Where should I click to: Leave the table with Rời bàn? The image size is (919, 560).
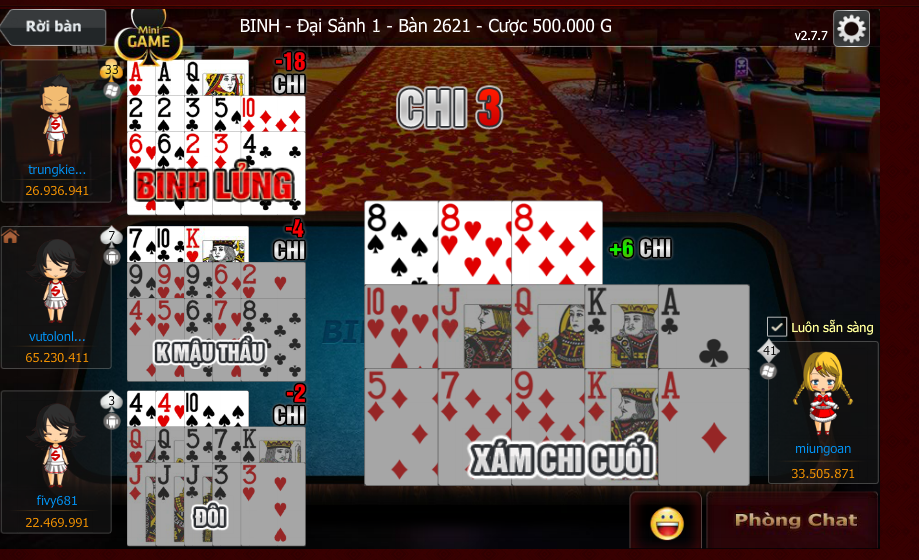pyautogui.click(x=54, y=26)
